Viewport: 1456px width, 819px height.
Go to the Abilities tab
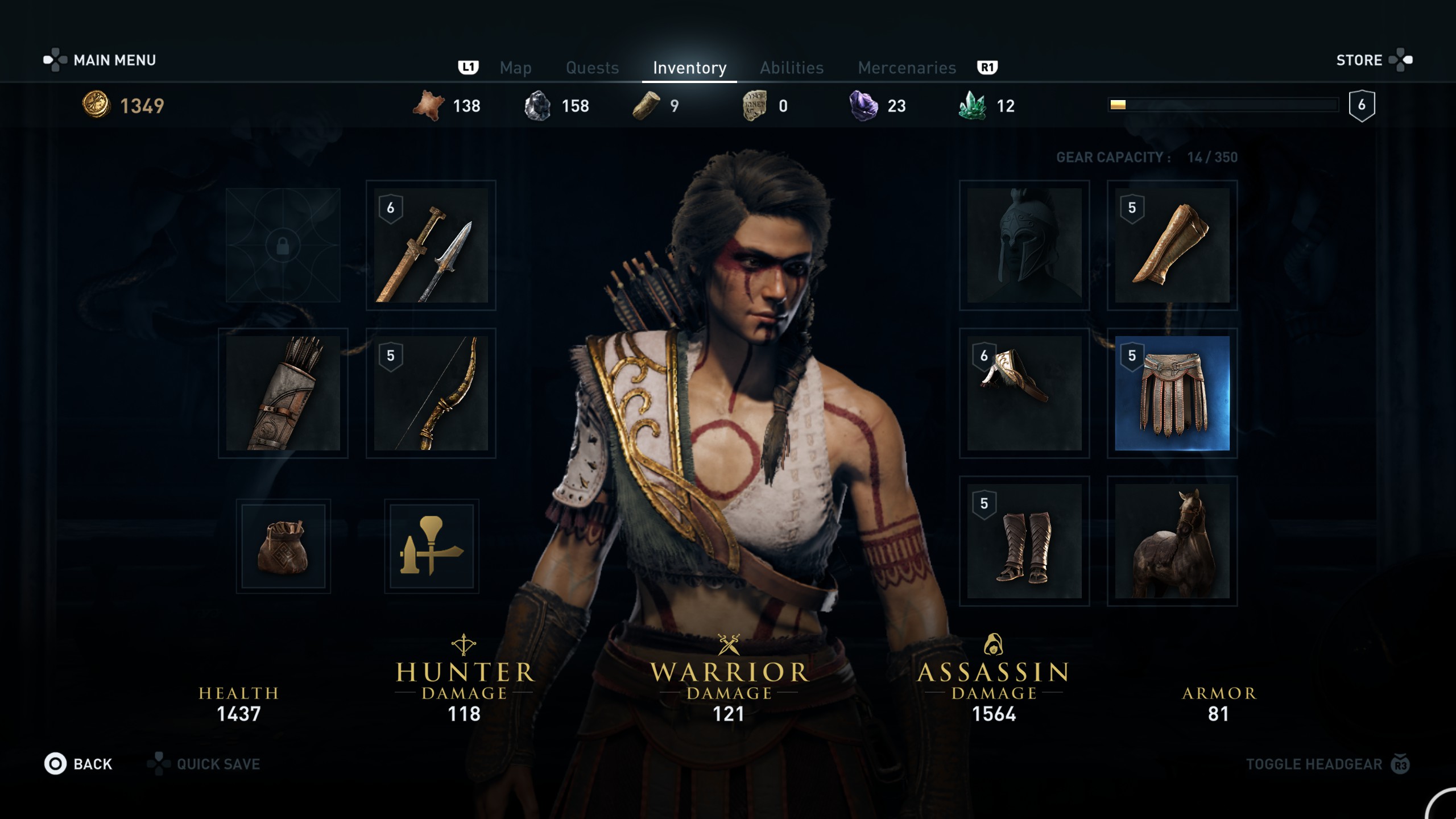point(792,68)
